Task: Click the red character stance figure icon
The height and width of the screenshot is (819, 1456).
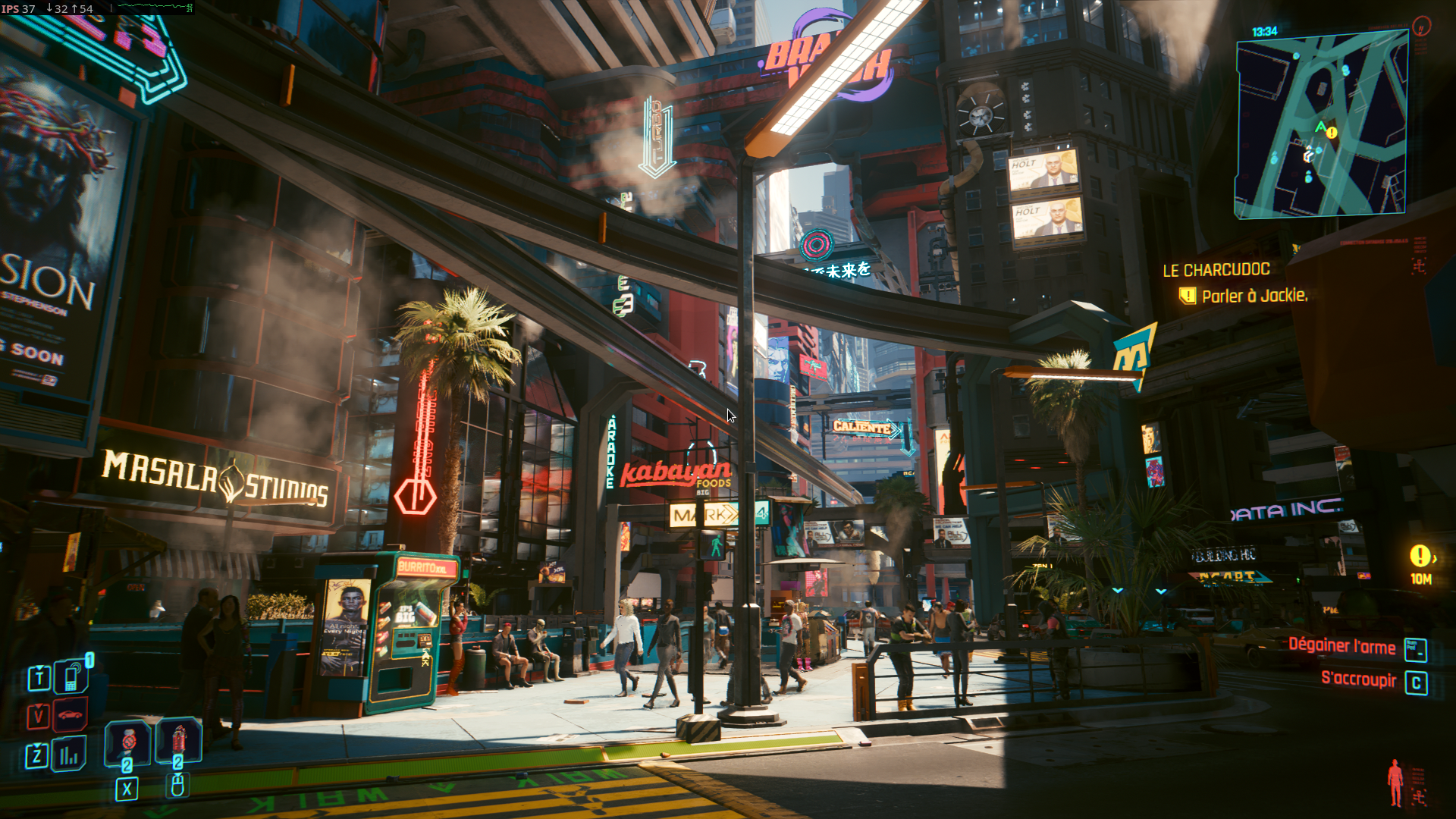Action: 1395,783
